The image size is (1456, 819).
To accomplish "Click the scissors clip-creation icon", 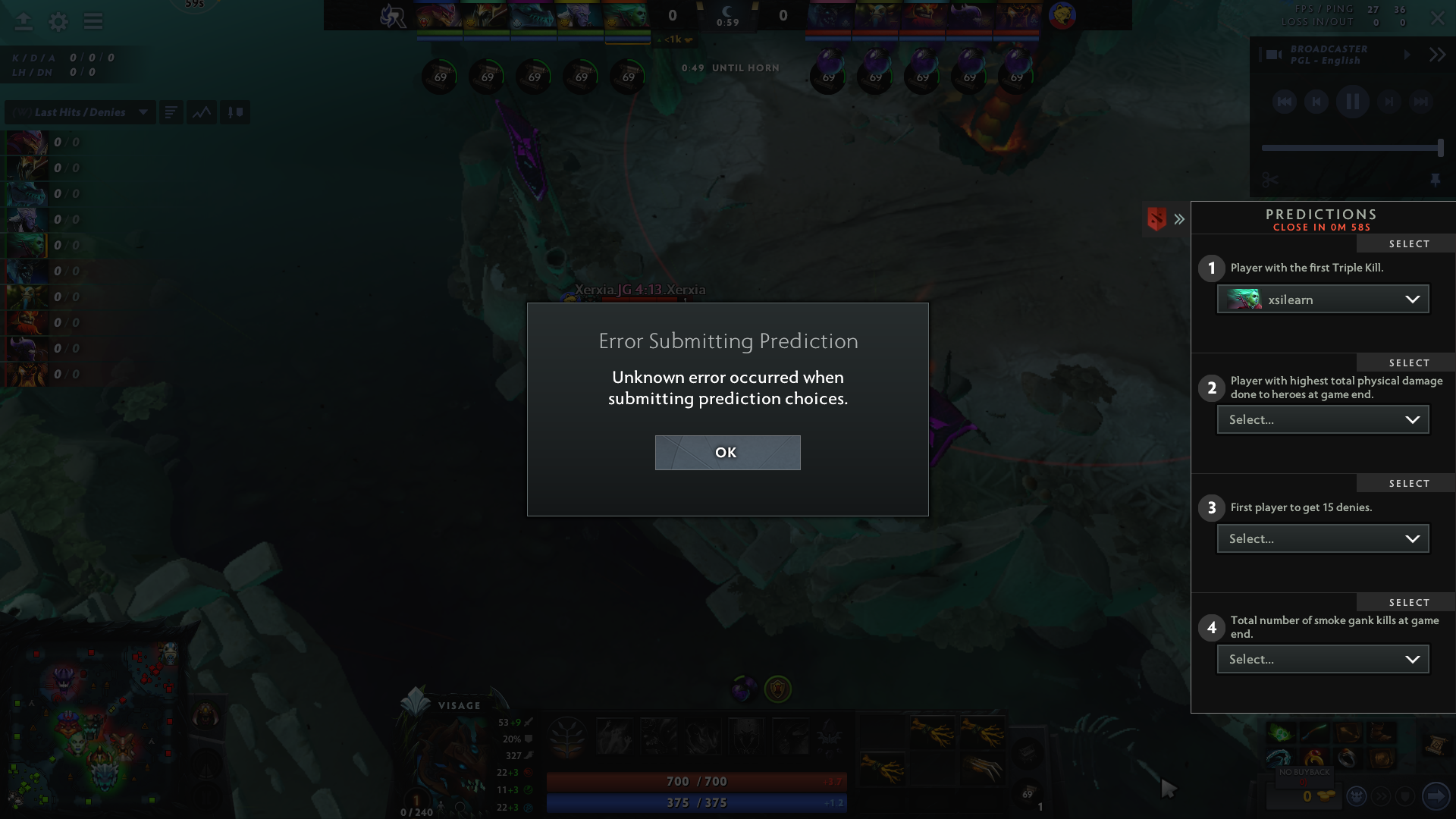I will click(1269, 180).
